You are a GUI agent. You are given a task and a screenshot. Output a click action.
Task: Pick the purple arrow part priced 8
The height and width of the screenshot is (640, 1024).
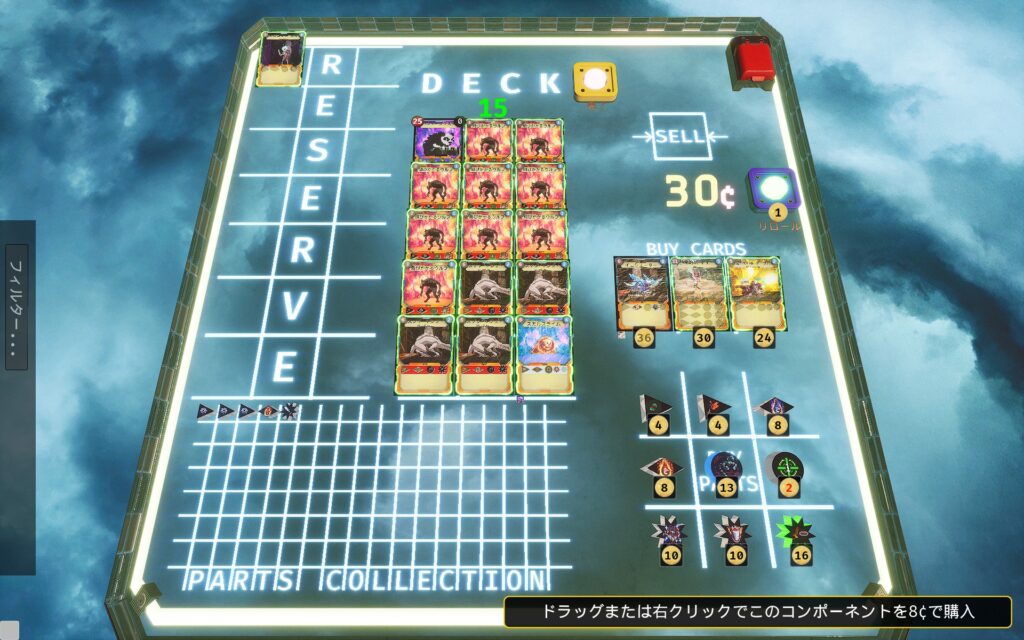point(777,407)
